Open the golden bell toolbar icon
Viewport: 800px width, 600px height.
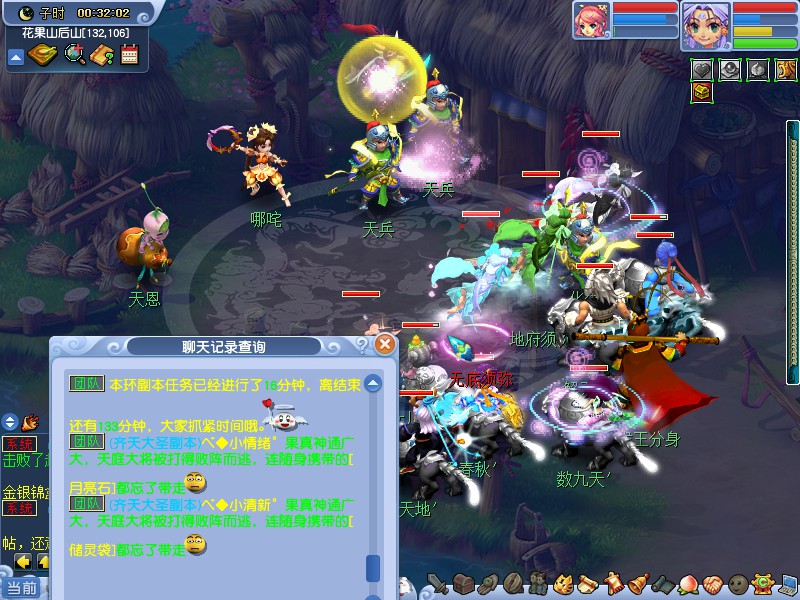coord(637,583)
